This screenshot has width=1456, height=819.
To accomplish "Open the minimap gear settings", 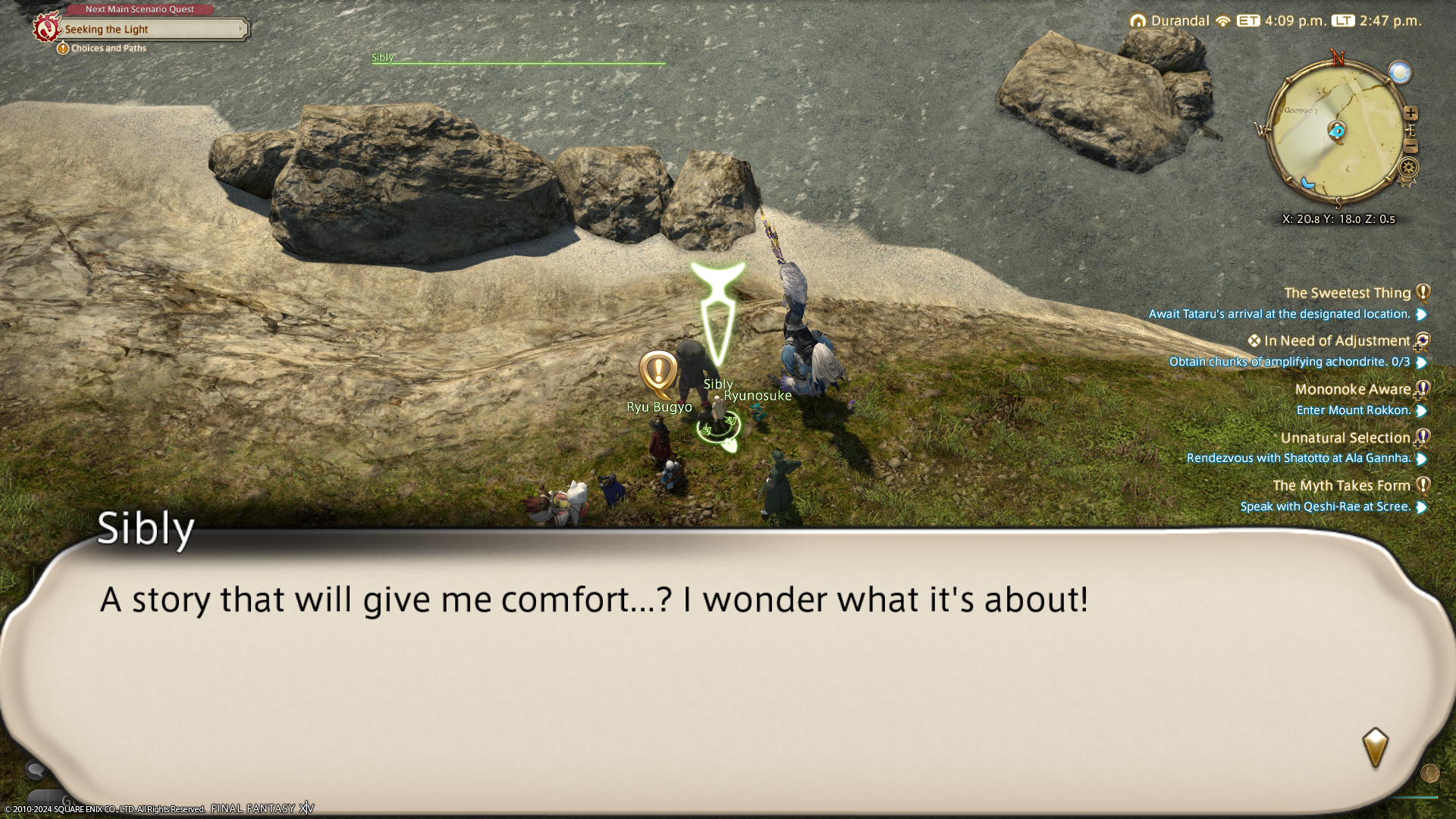I will pyautogui.click(x=1410, y=167).
